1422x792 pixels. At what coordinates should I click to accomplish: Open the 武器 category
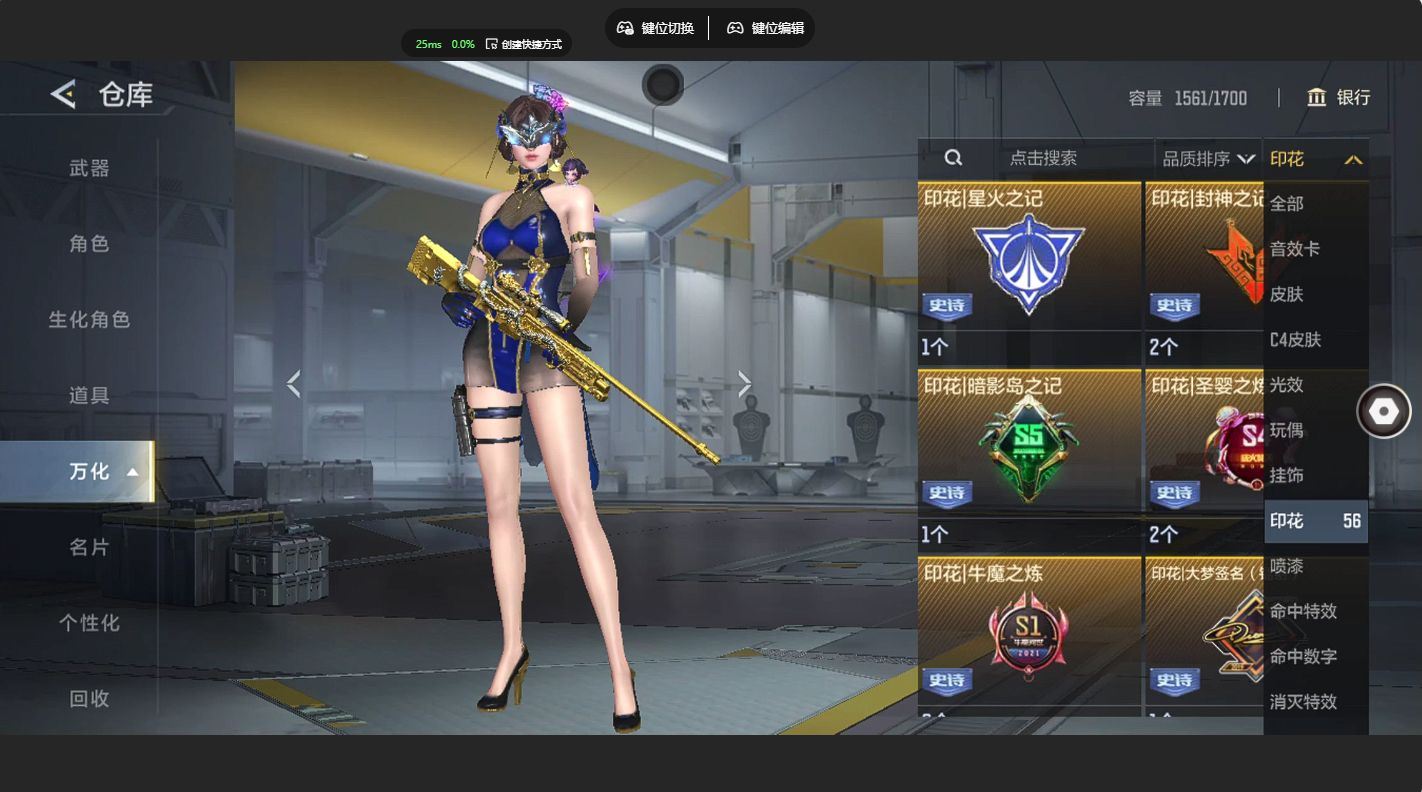[89, 168]
